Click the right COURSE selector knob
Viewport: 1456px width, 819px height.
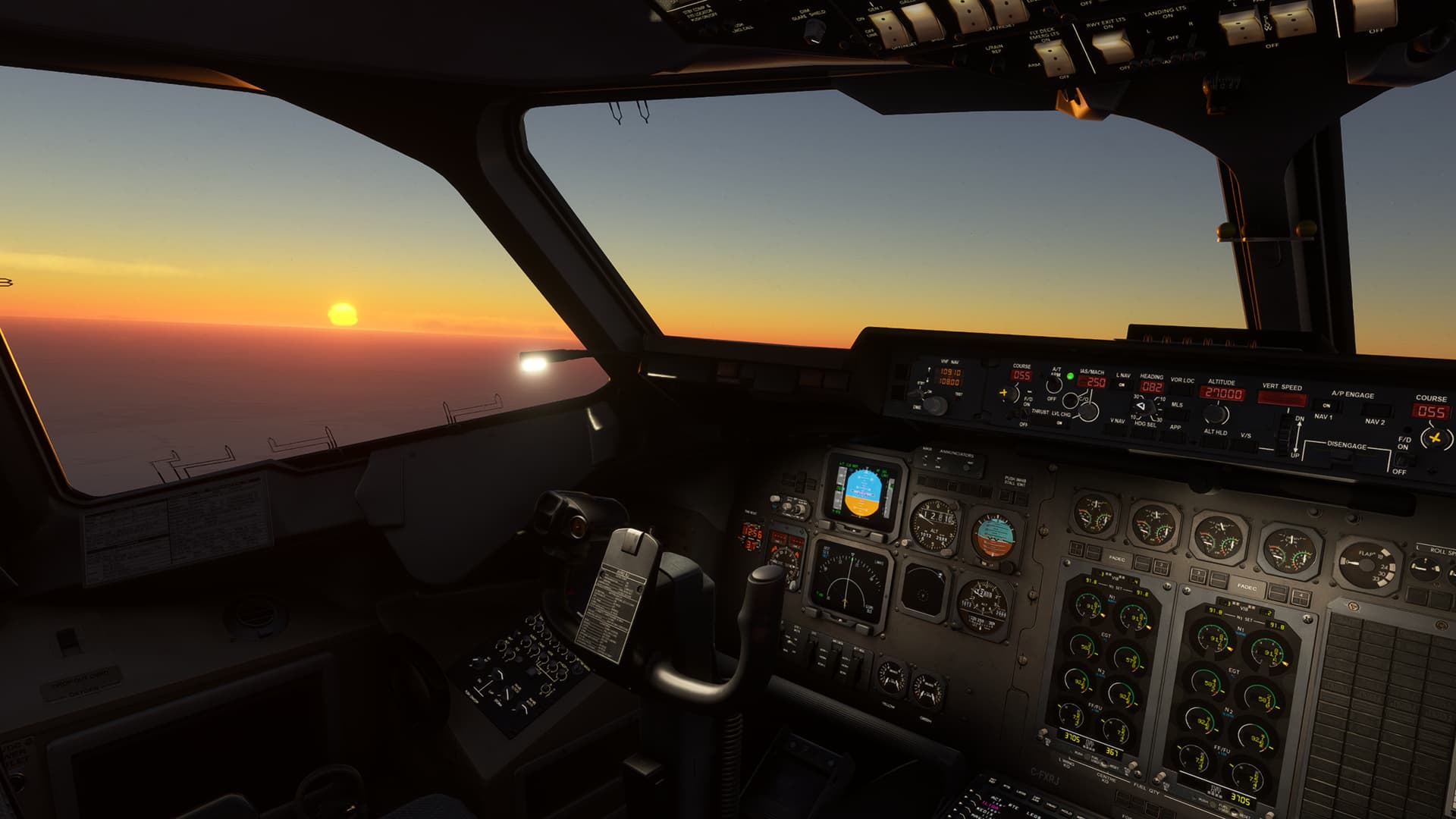[1435, 438]
